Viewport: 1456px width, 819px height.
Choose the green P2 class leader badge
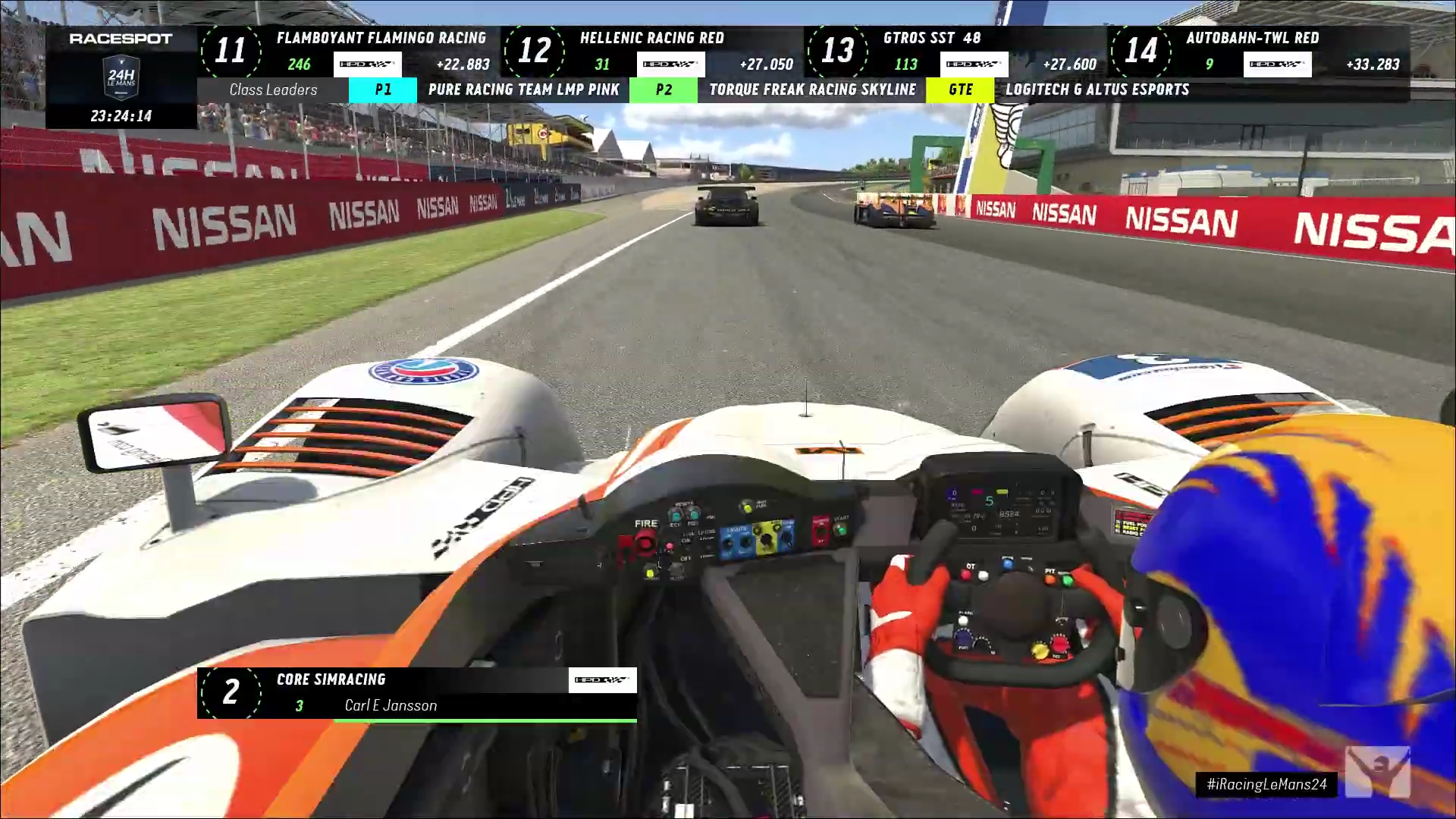(x=664, y=89)
